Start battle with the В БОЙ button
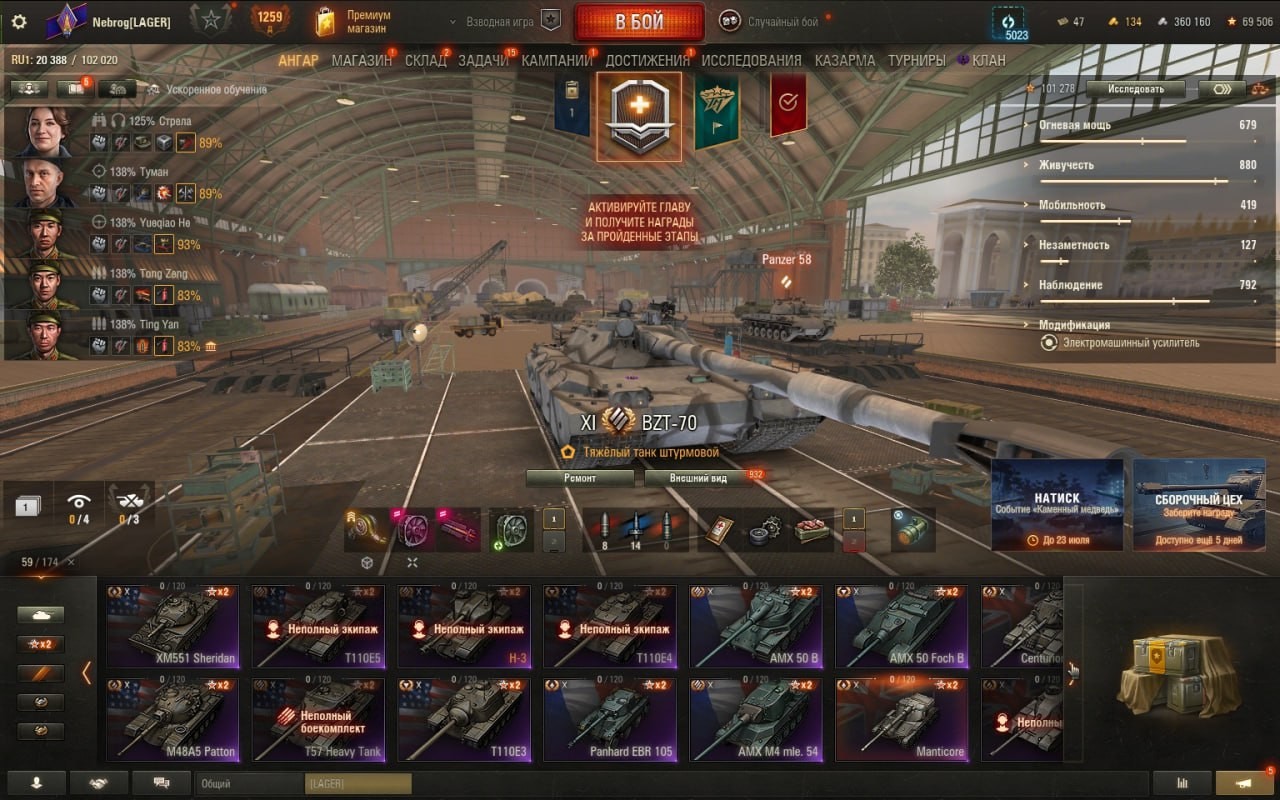The width and height of the screenshot is (1280, 800). point(639,22)
